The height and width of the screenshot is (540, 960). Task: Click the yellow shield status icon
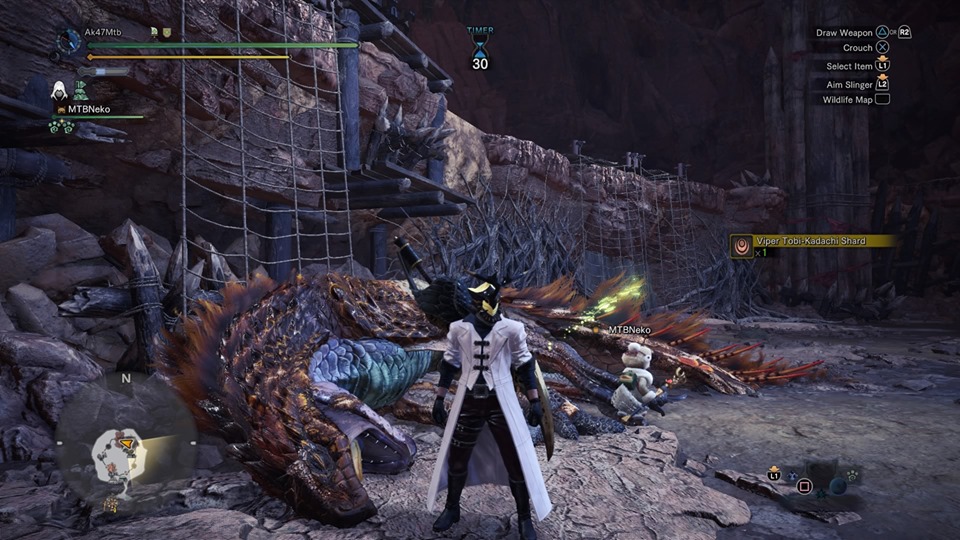[x=168, y=32]
